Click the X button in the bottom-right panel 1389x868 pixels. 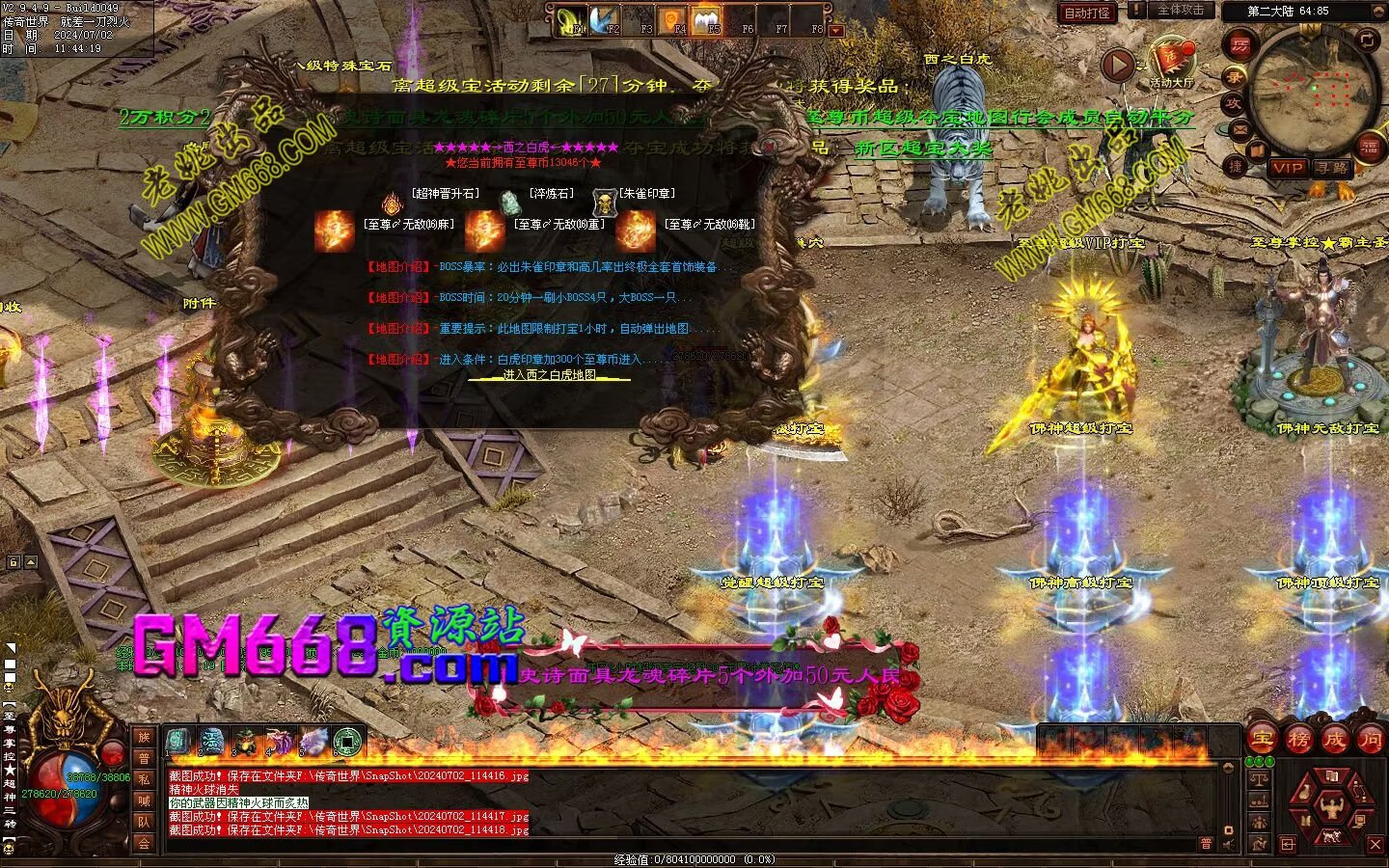(x=1375, y=845)
